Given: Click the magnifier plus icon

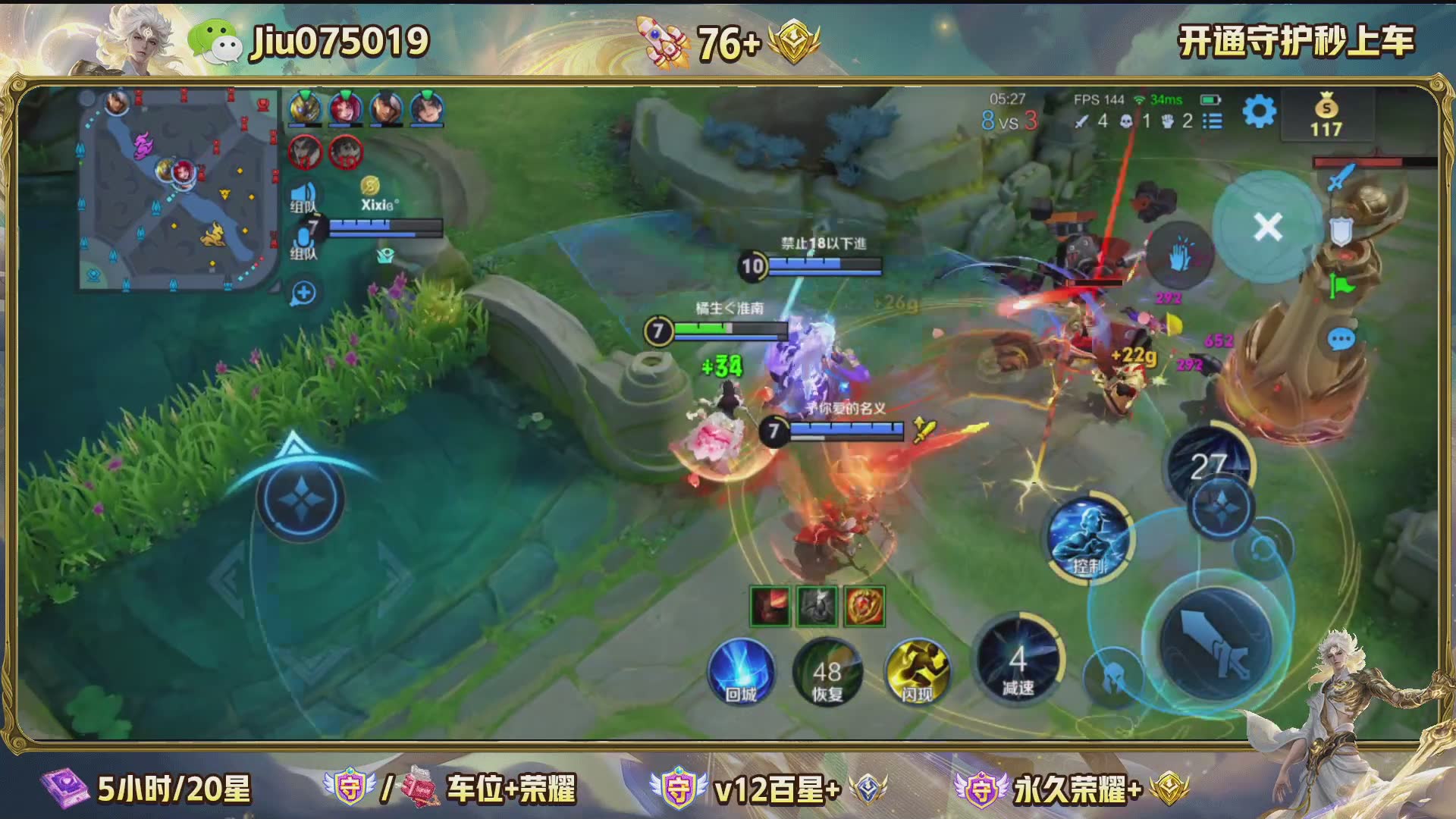Looking at the screenshot, I should (303, 293).
